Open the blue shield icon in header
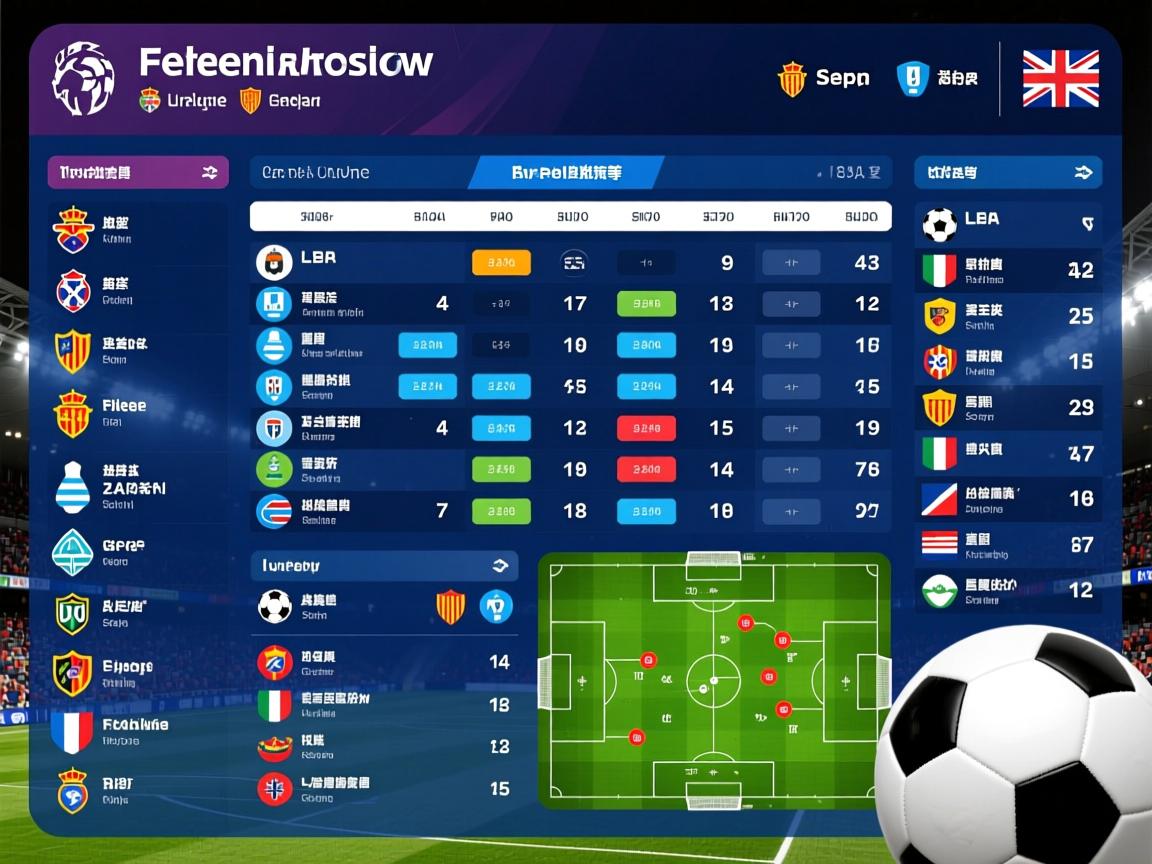Viewport: 1152px width, 864px height. 912,79
